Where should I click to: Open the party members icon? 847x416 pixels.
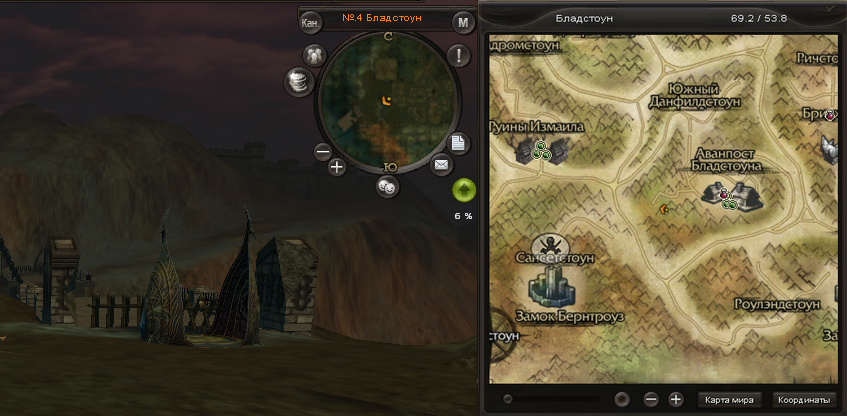(x=315, y=55)
